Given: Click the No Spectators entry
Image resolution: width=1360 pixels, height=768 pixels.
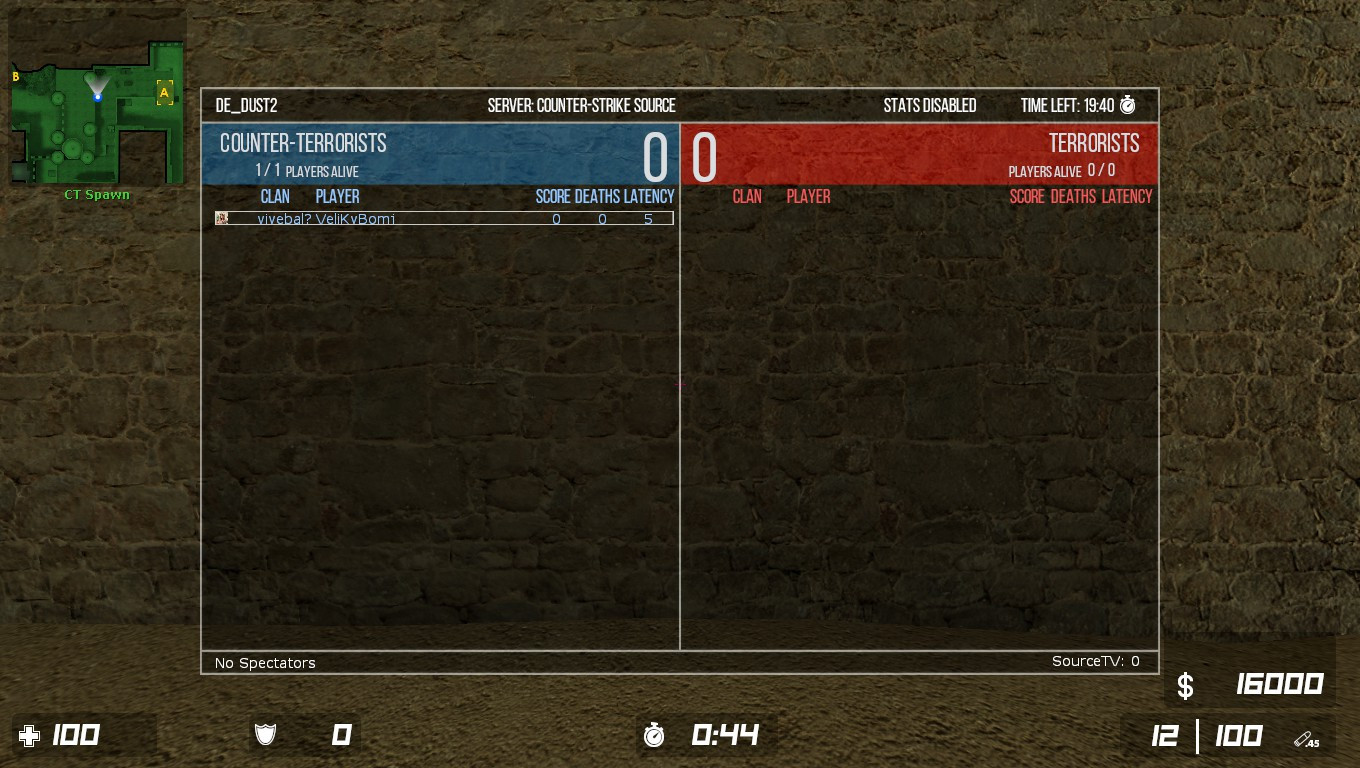Looking at the screenshot, I should click(264, 663).
